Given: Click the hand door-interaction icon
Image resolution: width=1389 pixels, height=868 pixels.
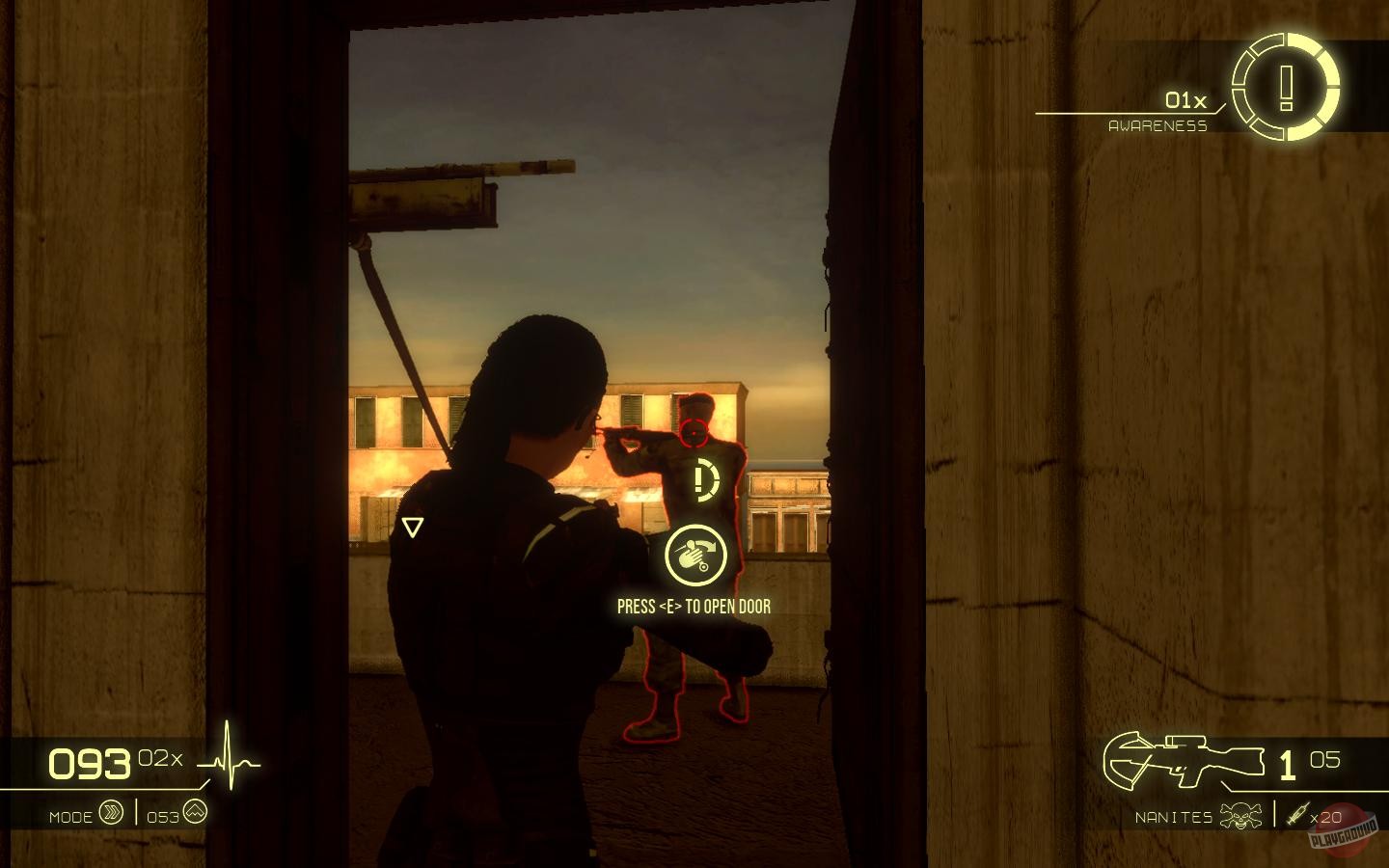Looking at the screenshot, I should tap(696, 556).
